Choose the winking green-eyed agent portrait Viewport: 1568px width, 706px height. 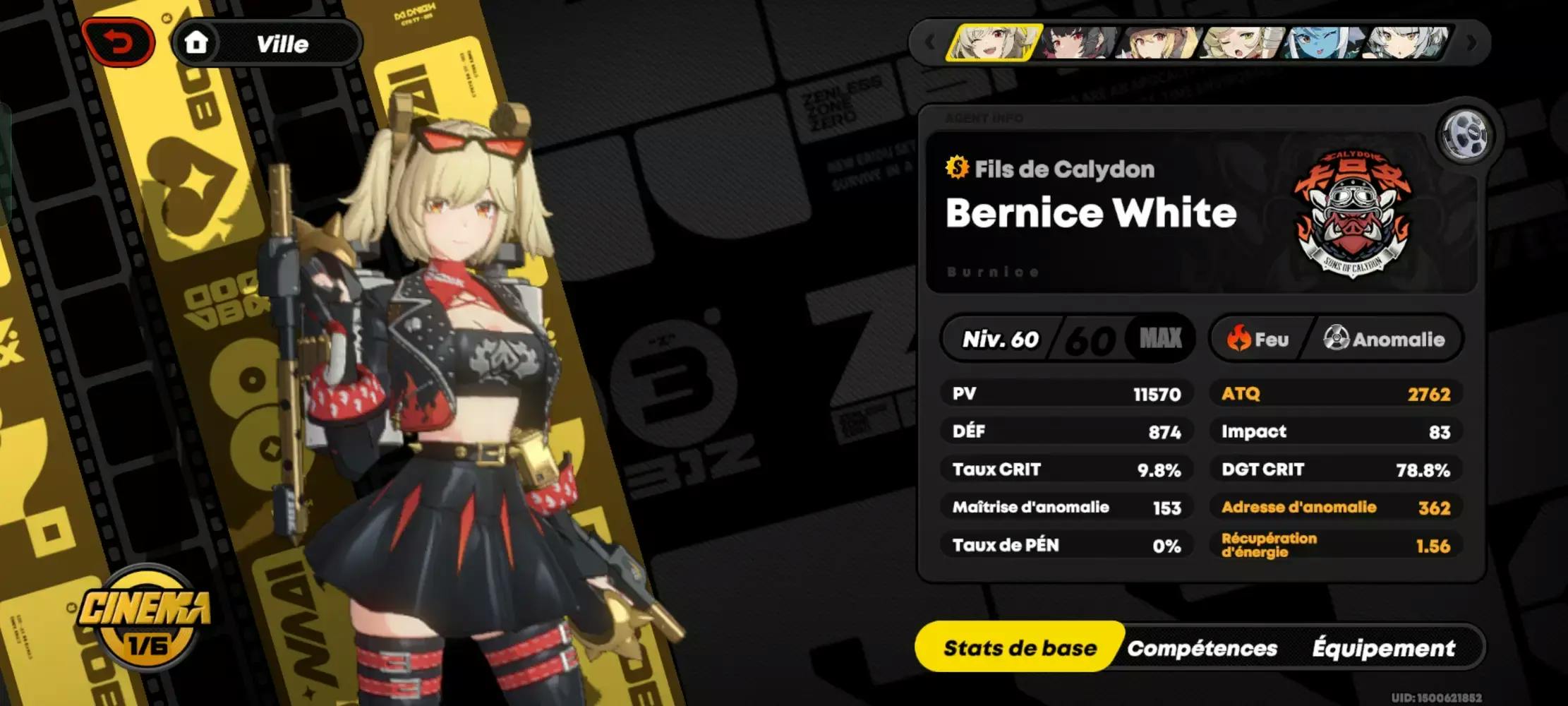(x=1241, y=43)
